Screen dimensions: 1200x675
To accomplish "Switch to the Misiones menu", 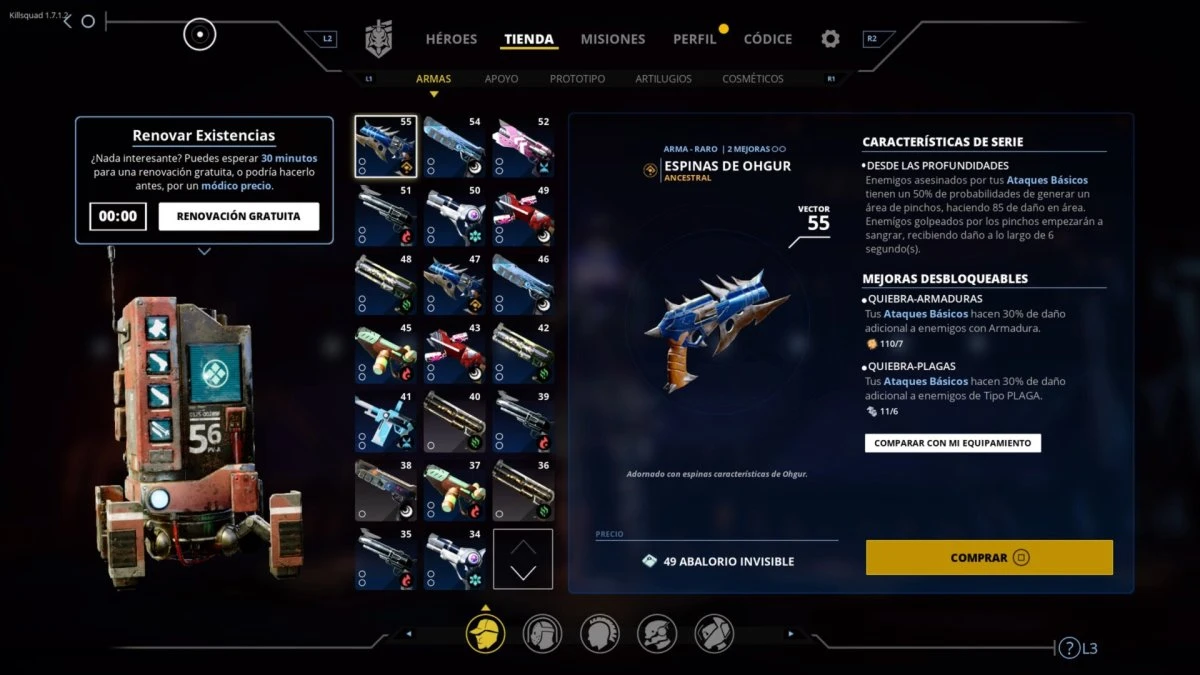I will tap(612, 39).
